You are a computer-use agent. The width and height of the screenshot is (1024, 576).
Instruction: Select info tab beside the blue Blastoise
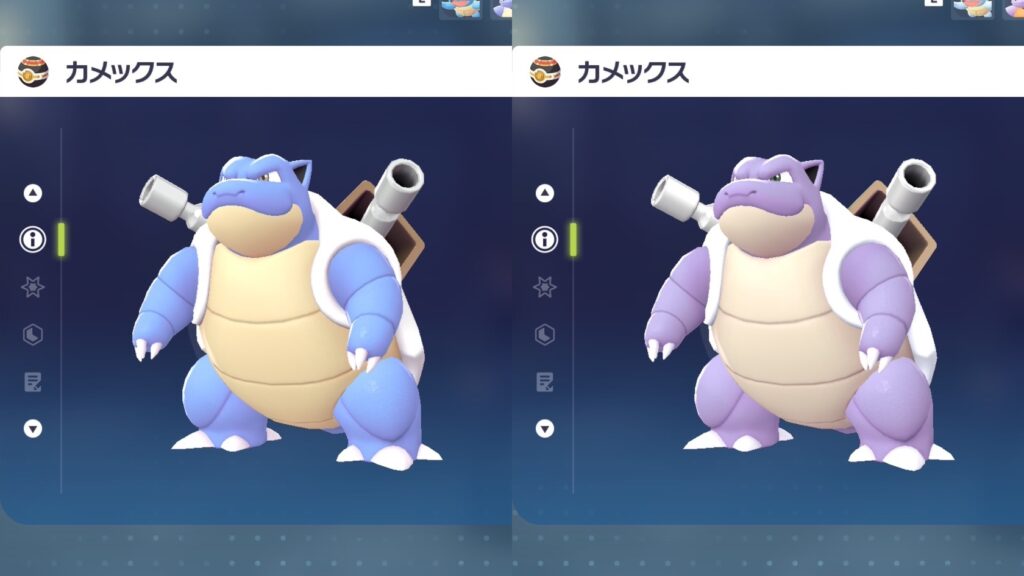[33, 240]
